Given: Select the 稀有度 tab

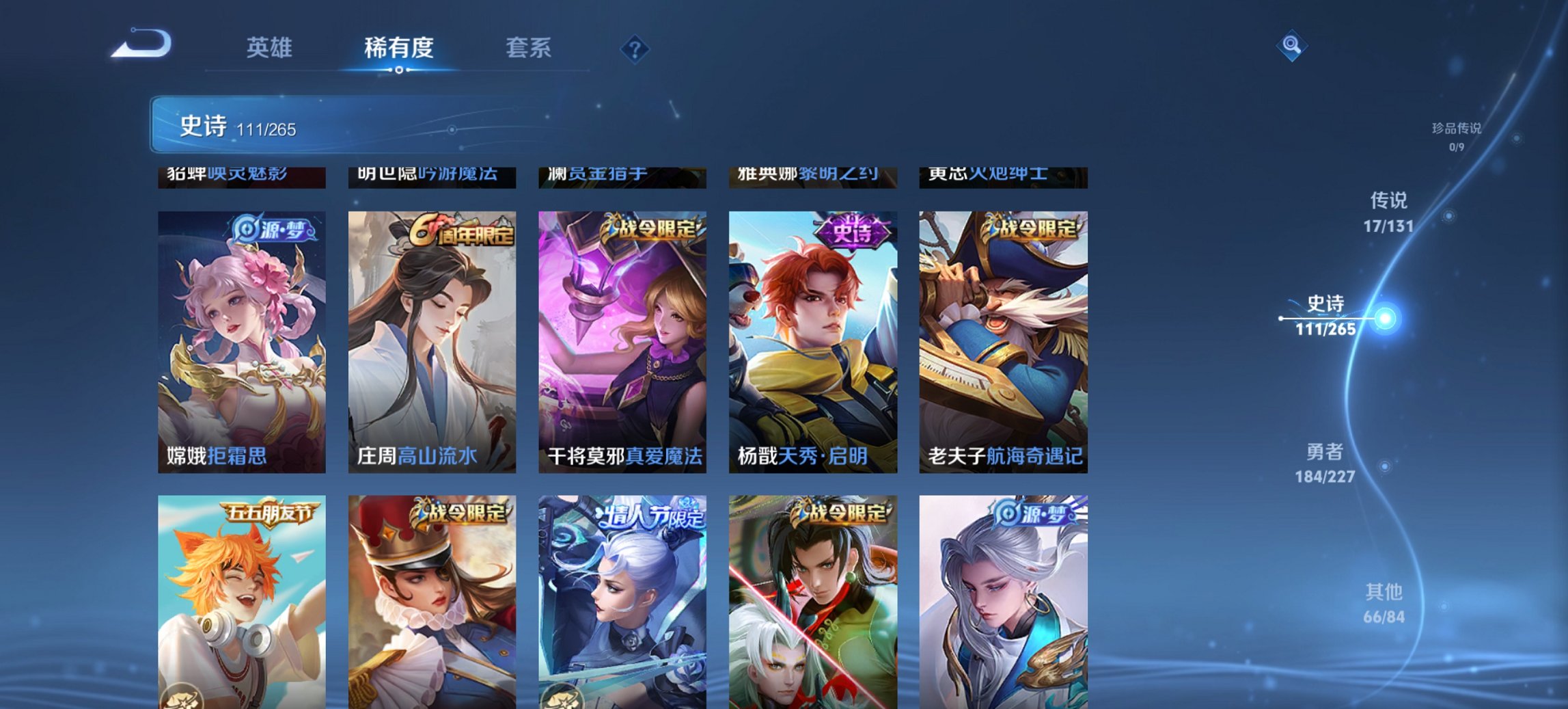Looking at the screenshot, I should click(x=397, y=49).
